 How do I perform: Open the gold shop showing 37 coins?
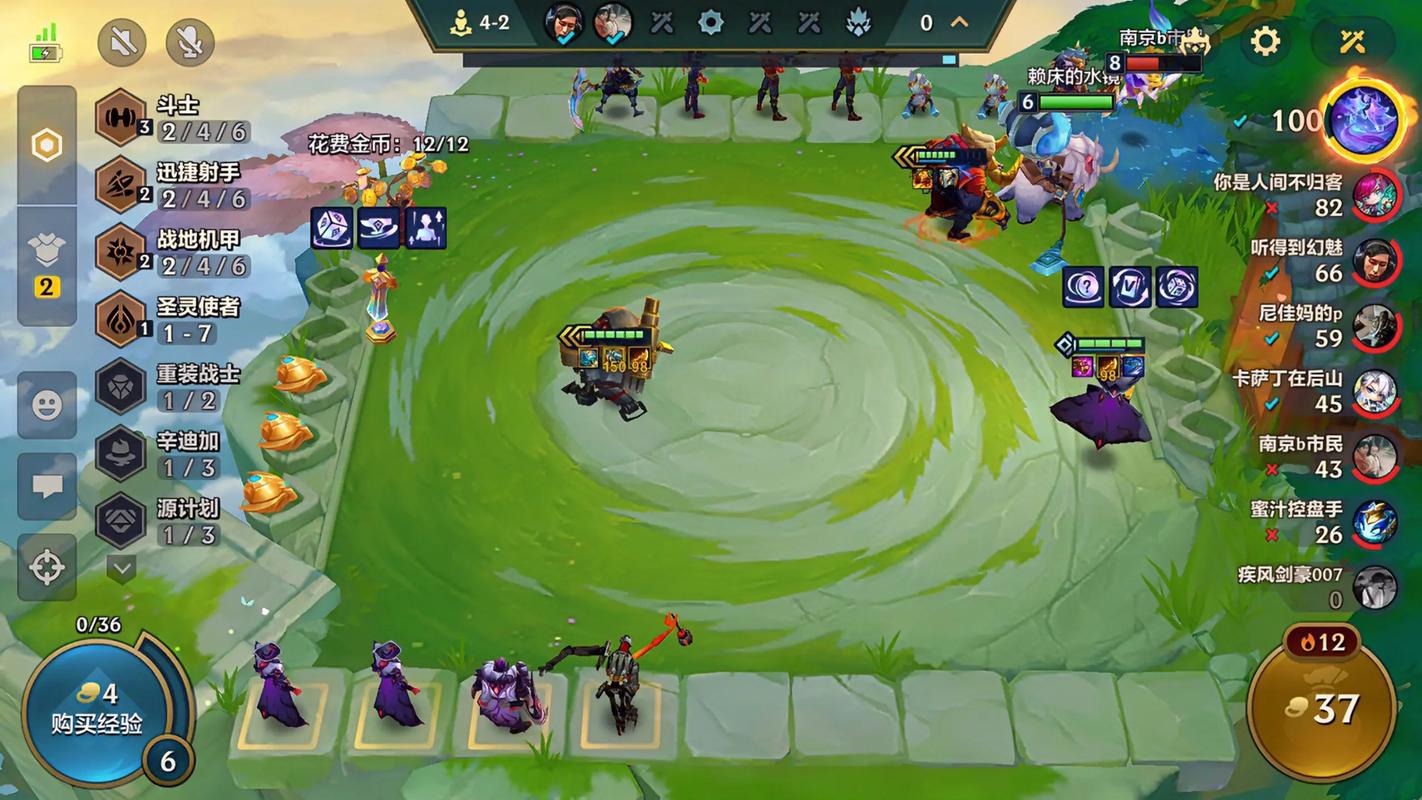[x=1322, y=710]
